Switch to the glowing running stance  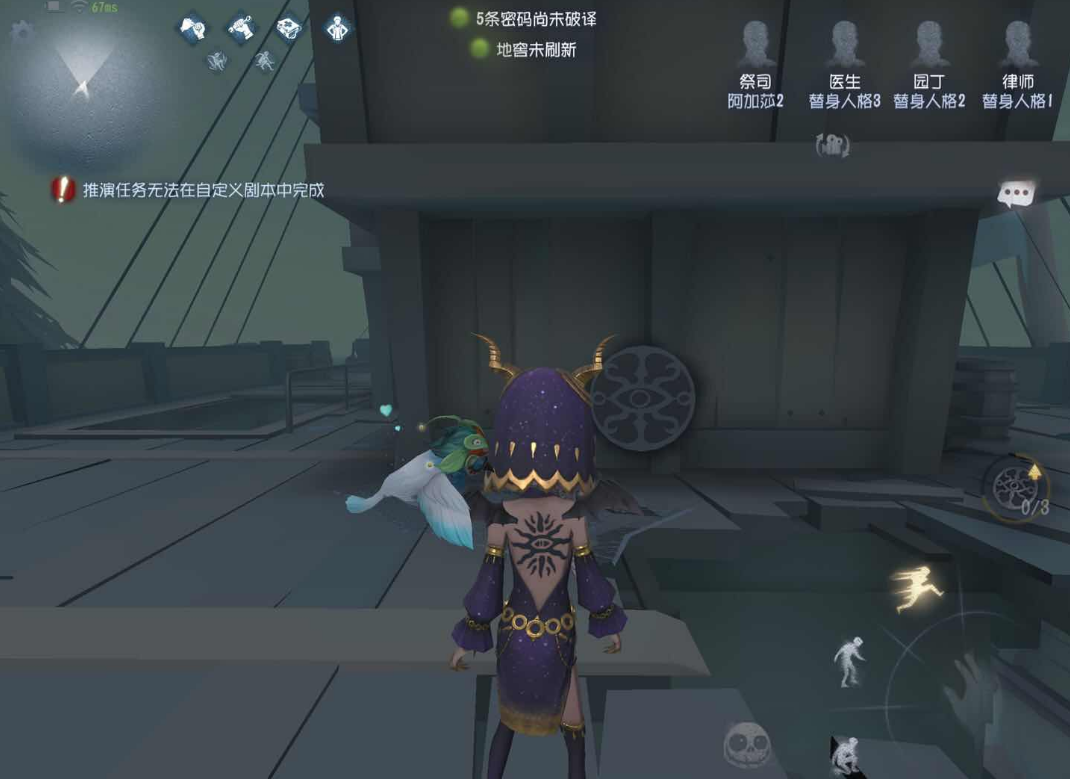(916, 587)
